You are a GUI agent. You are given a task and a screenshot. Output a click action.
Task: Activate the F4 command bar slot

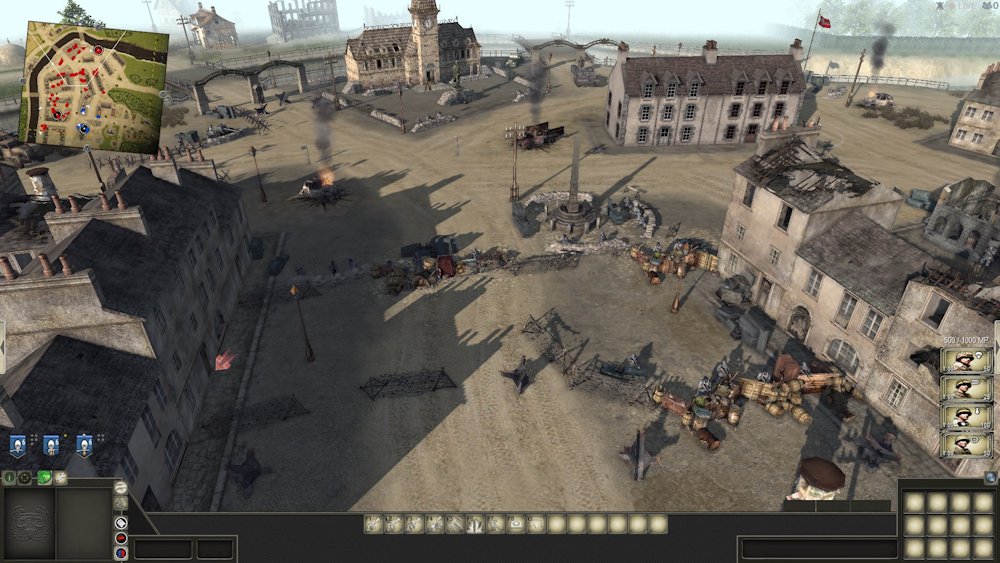pos(434,523)
